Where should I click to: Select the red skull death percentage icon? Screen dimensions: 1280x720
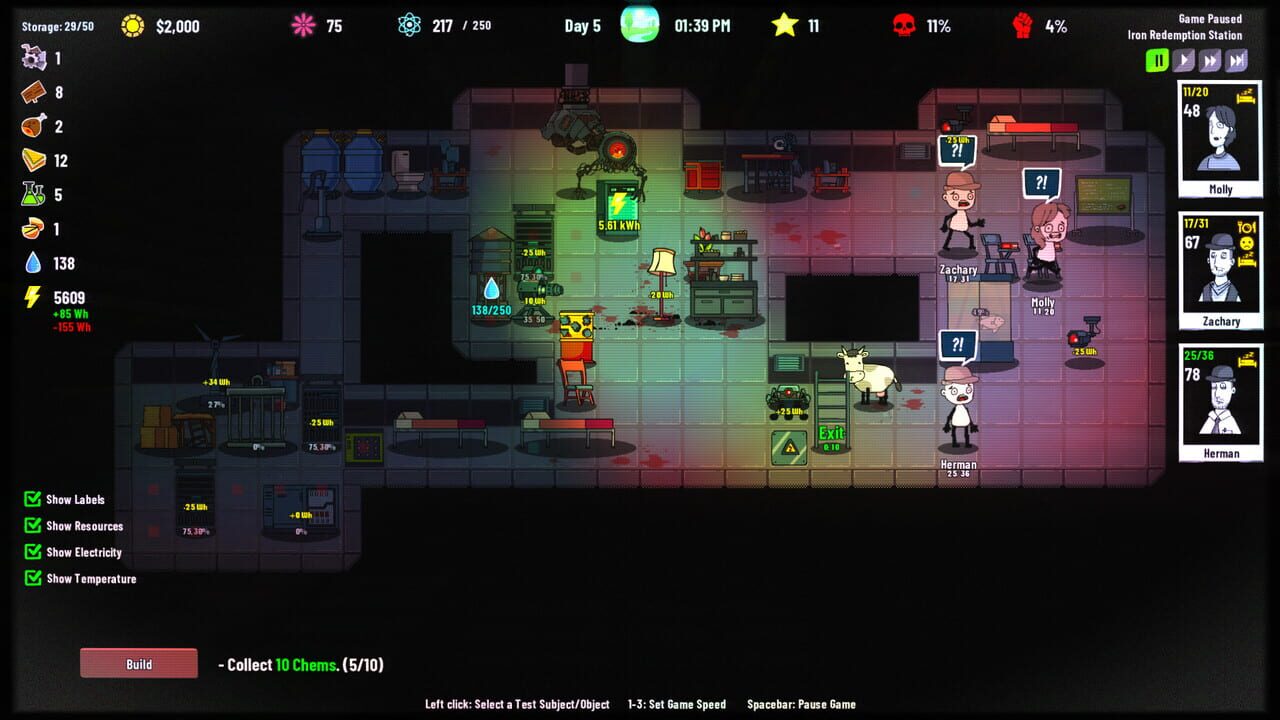[x=907, y=25]
